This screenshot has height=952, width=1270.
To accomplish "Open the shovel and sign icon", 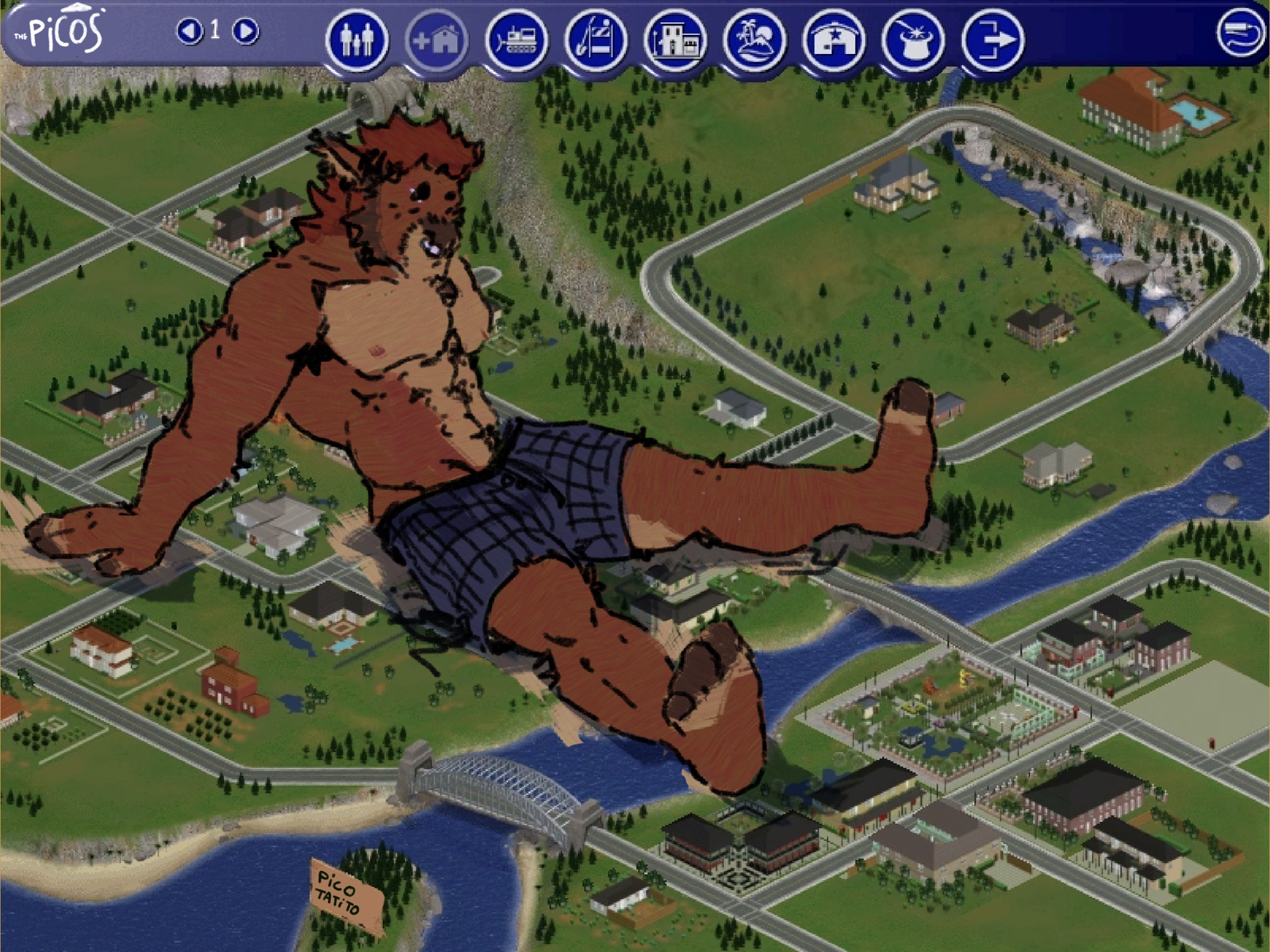I will [596, 41].
